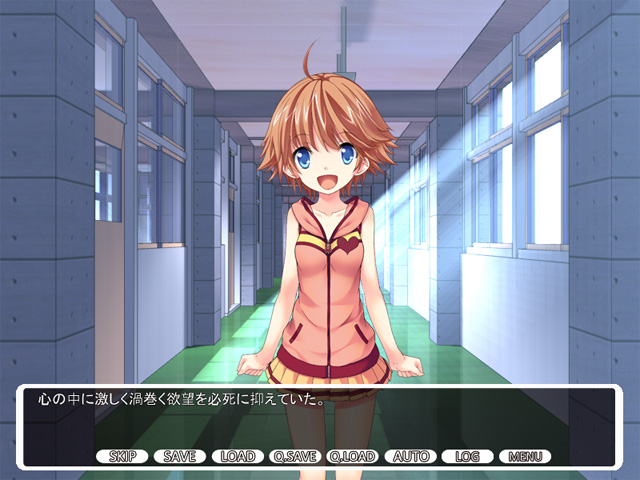
Task: Choose the Q.LOAD quick load button
Action: pos(352,456)
